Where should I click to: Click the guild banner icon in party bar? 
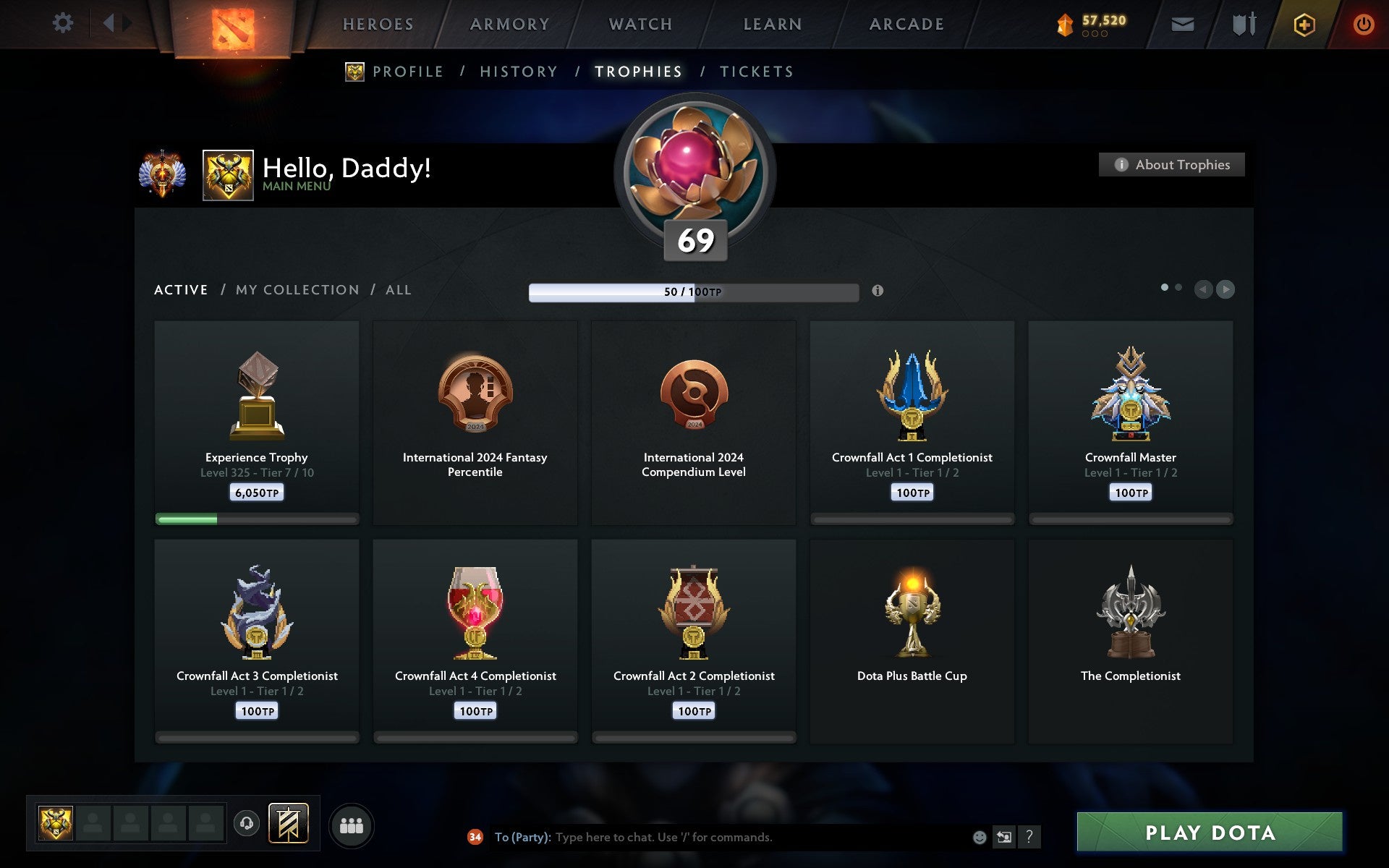tap(289, 823)
